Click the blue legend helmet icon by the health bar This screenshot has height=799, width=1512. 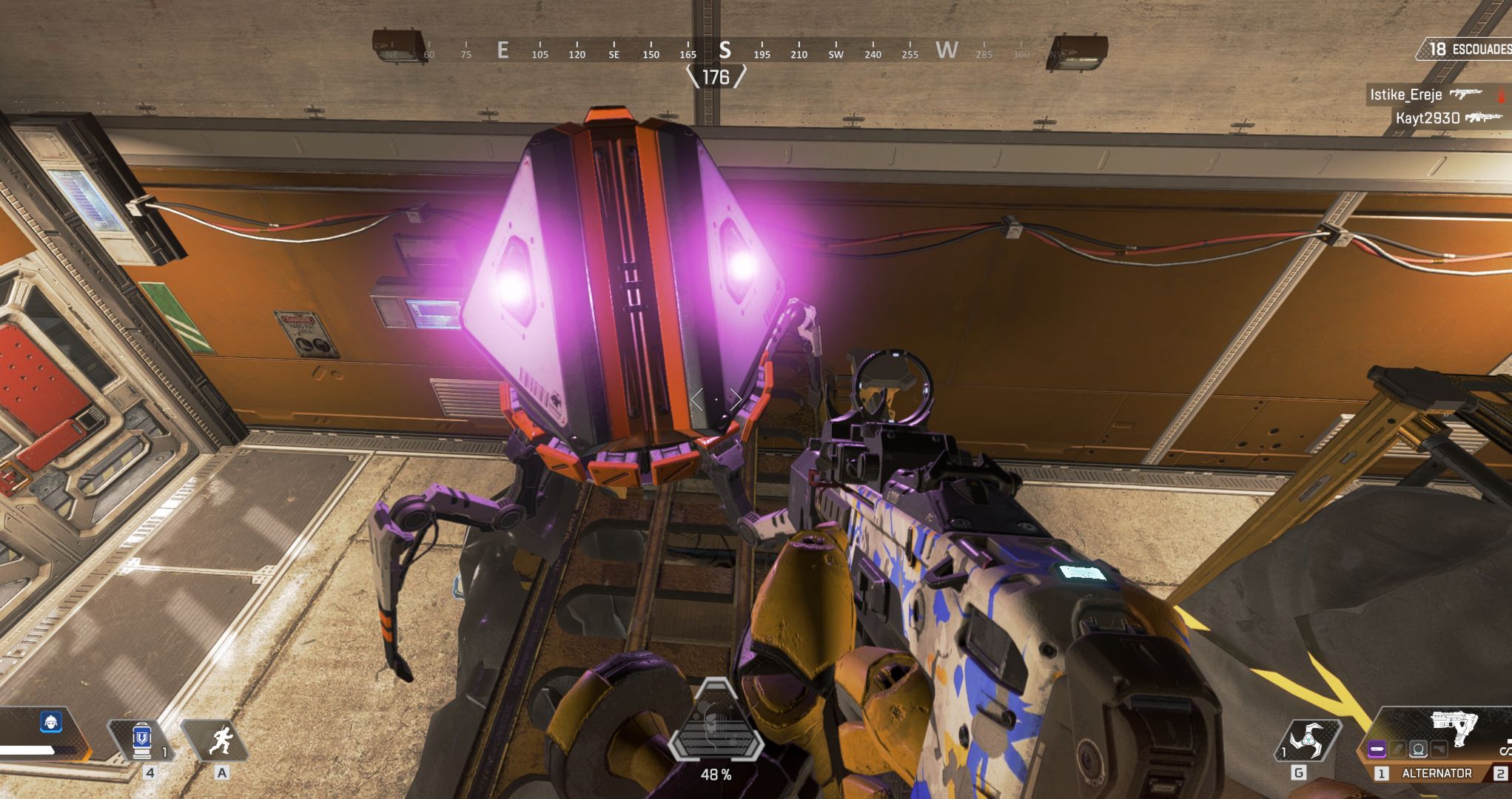50,724
